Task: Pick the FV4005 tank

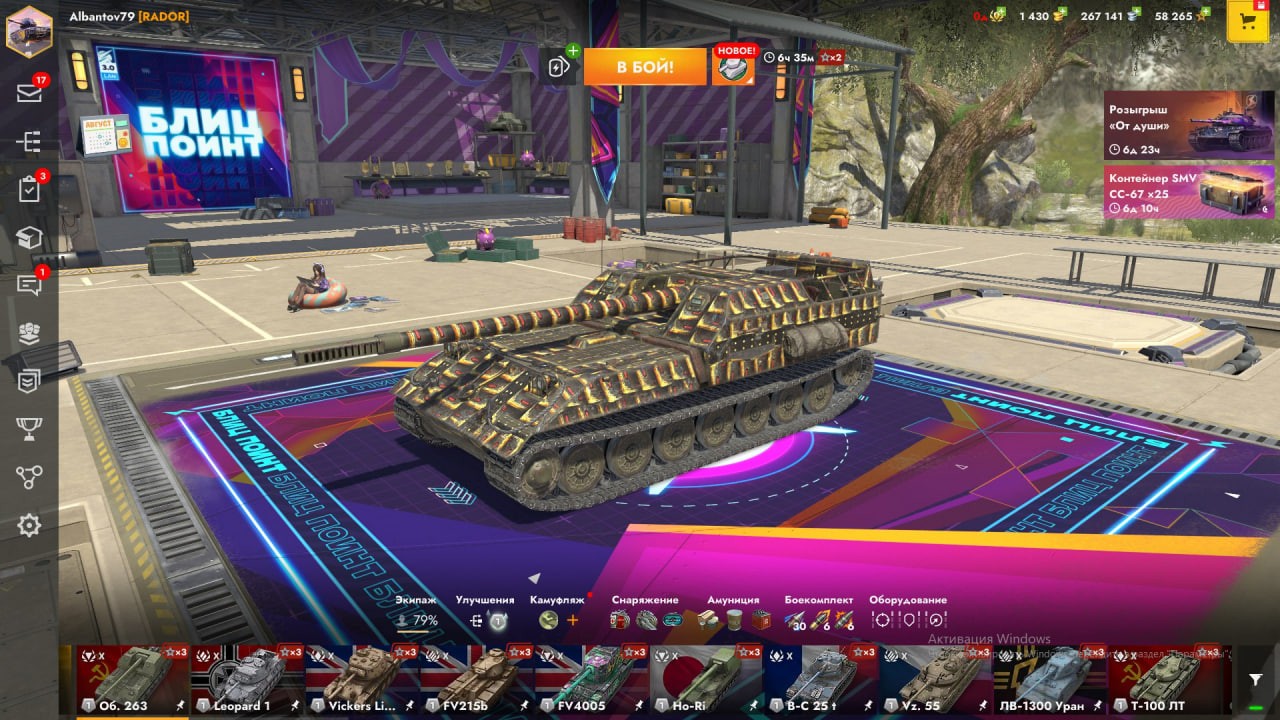Action: click(591, 680)
